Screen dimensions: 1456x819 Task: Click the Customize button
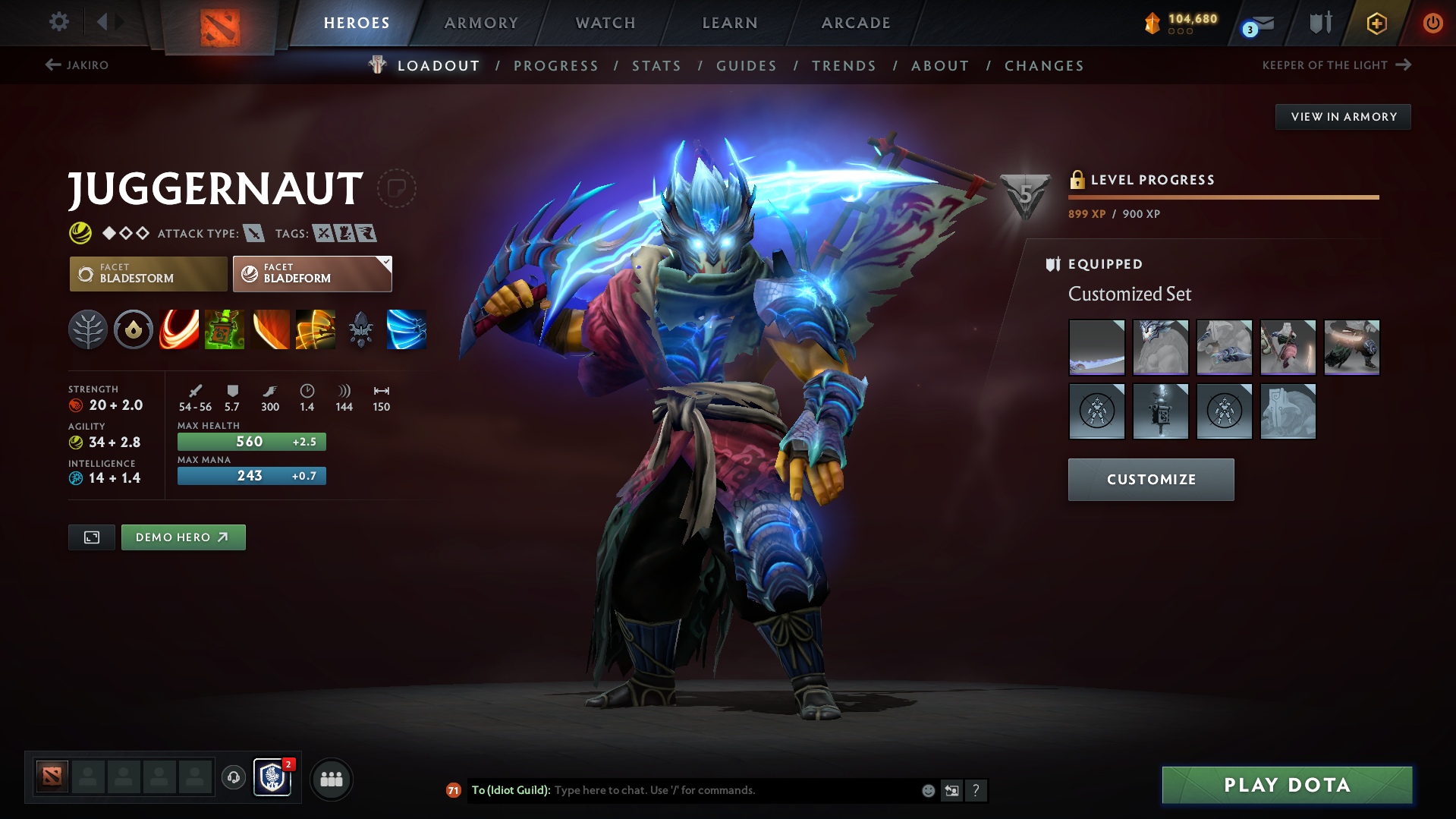coord(1150,479)
